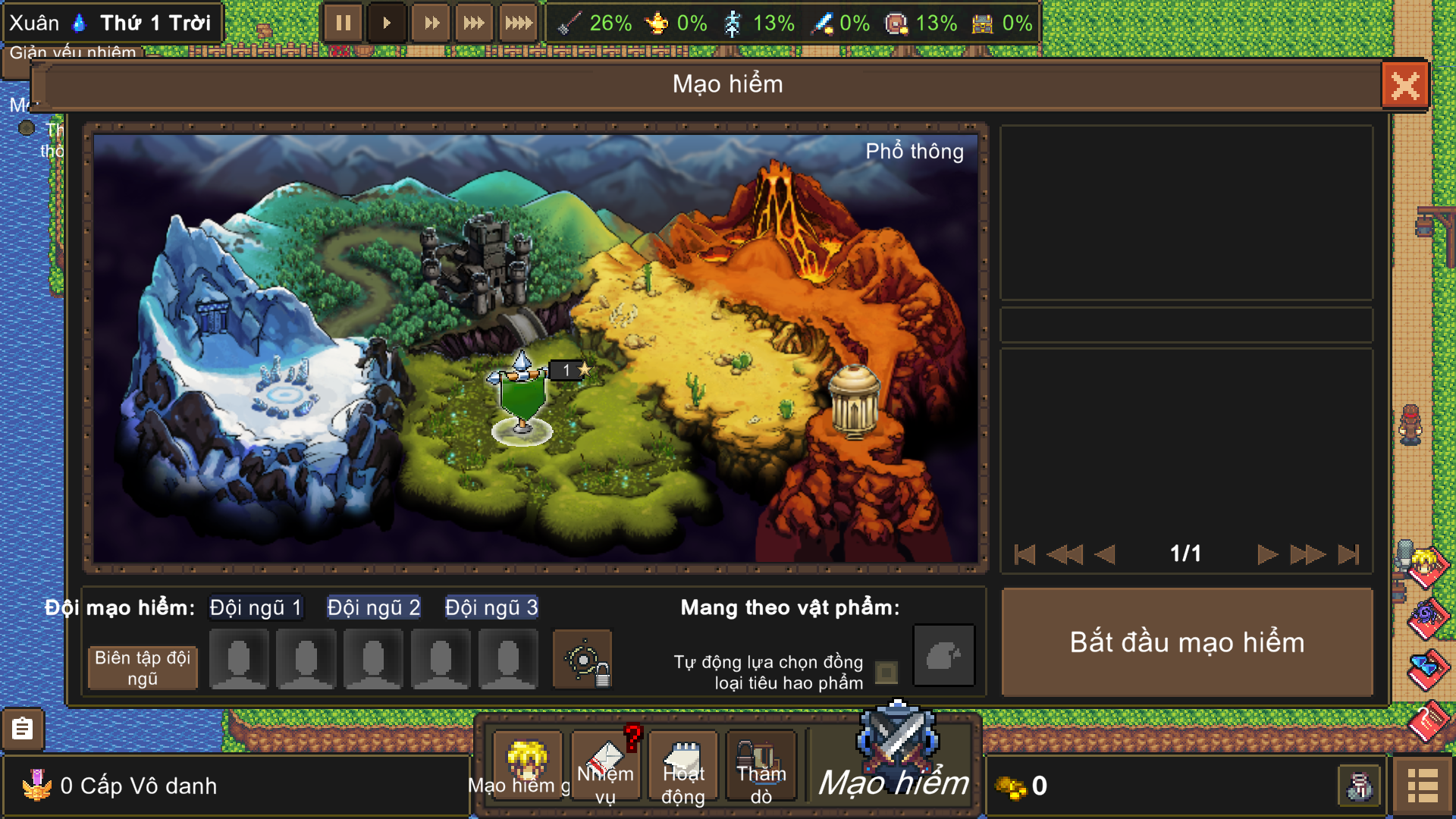This screenshot has height=819, width=1456.
Task: Open the Hoạt động activity menu
Action: point(683,766)
